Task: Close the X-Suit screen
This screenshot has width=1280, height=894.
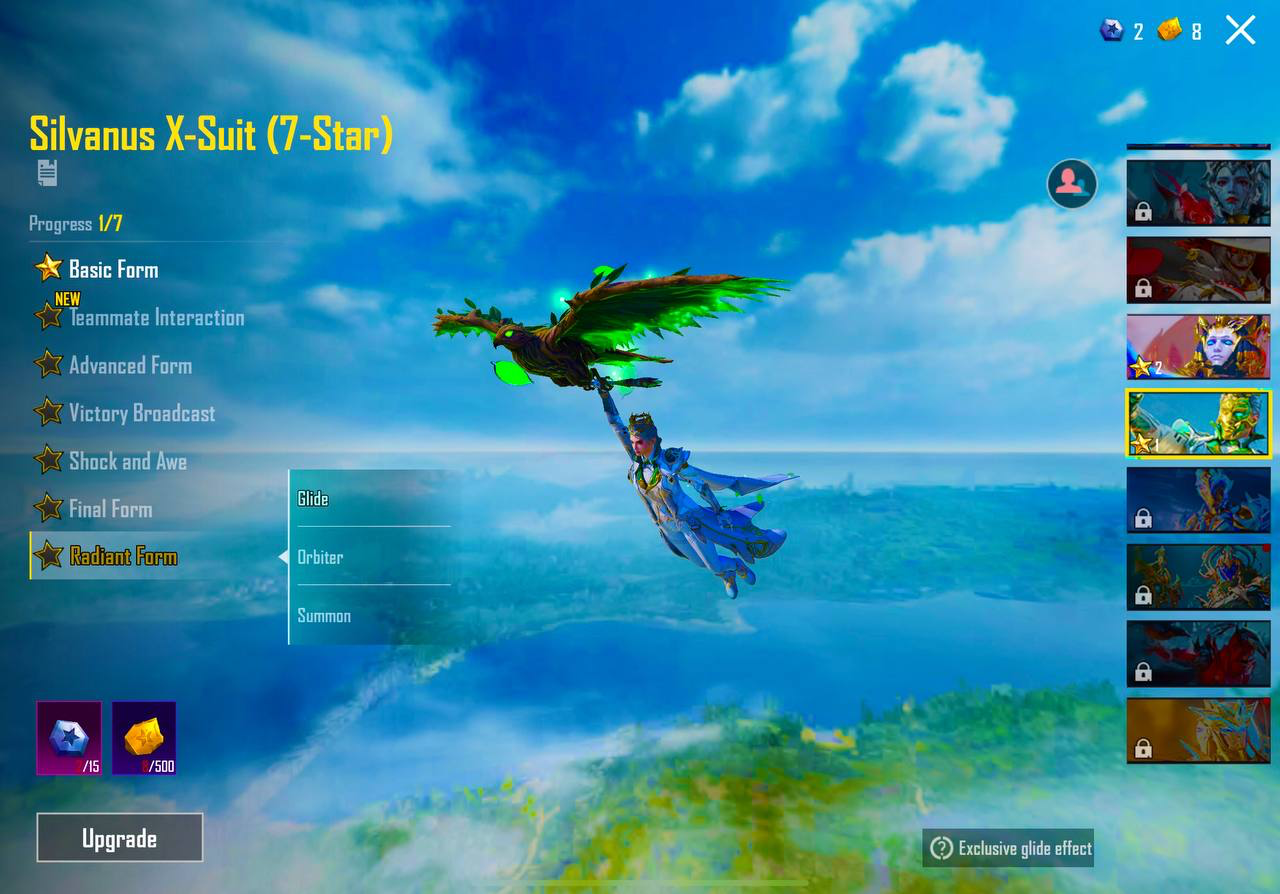Action: [x=1240, y=30]
